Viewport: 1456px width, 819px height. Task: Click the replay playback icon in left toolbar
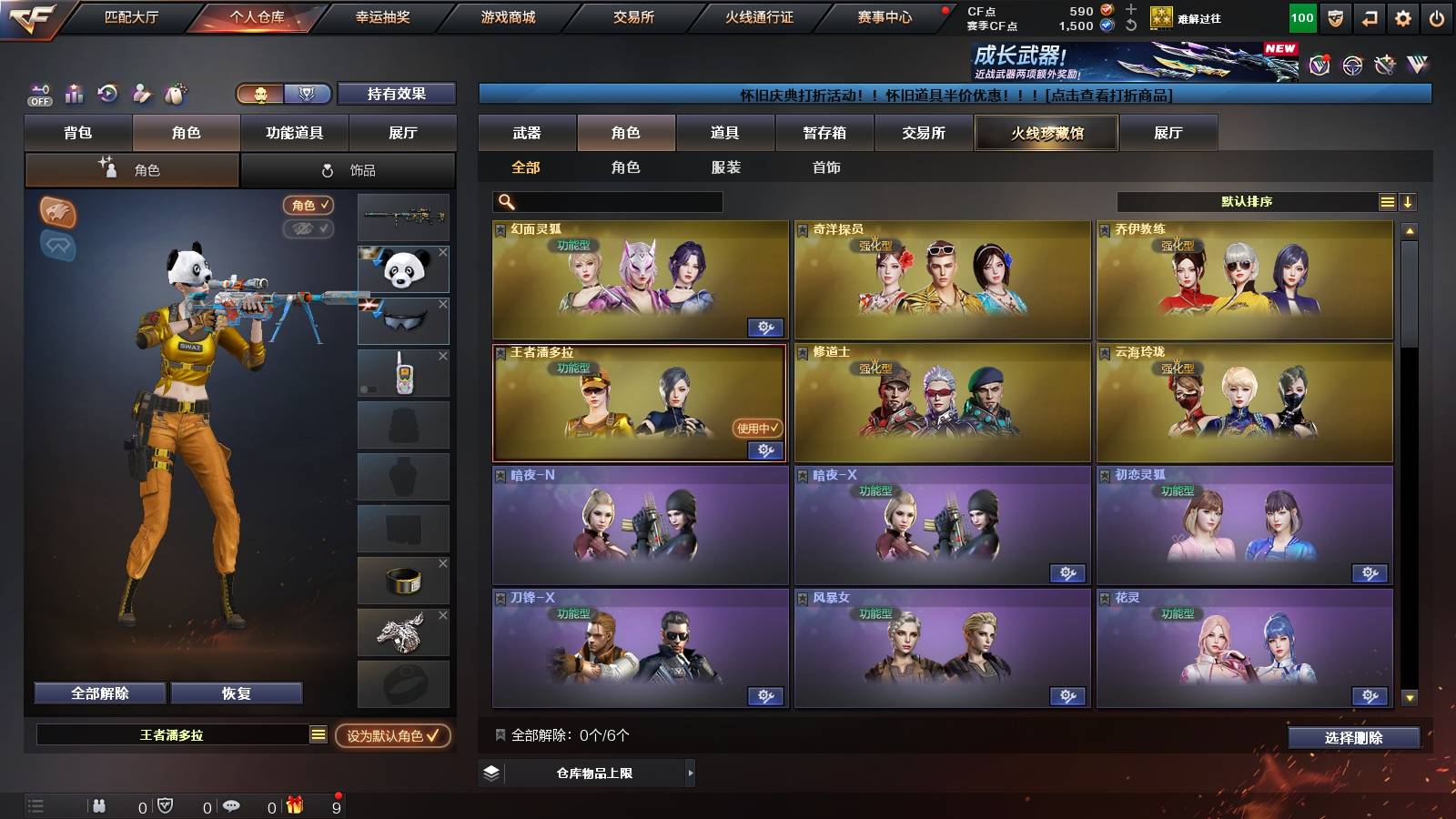107,94
